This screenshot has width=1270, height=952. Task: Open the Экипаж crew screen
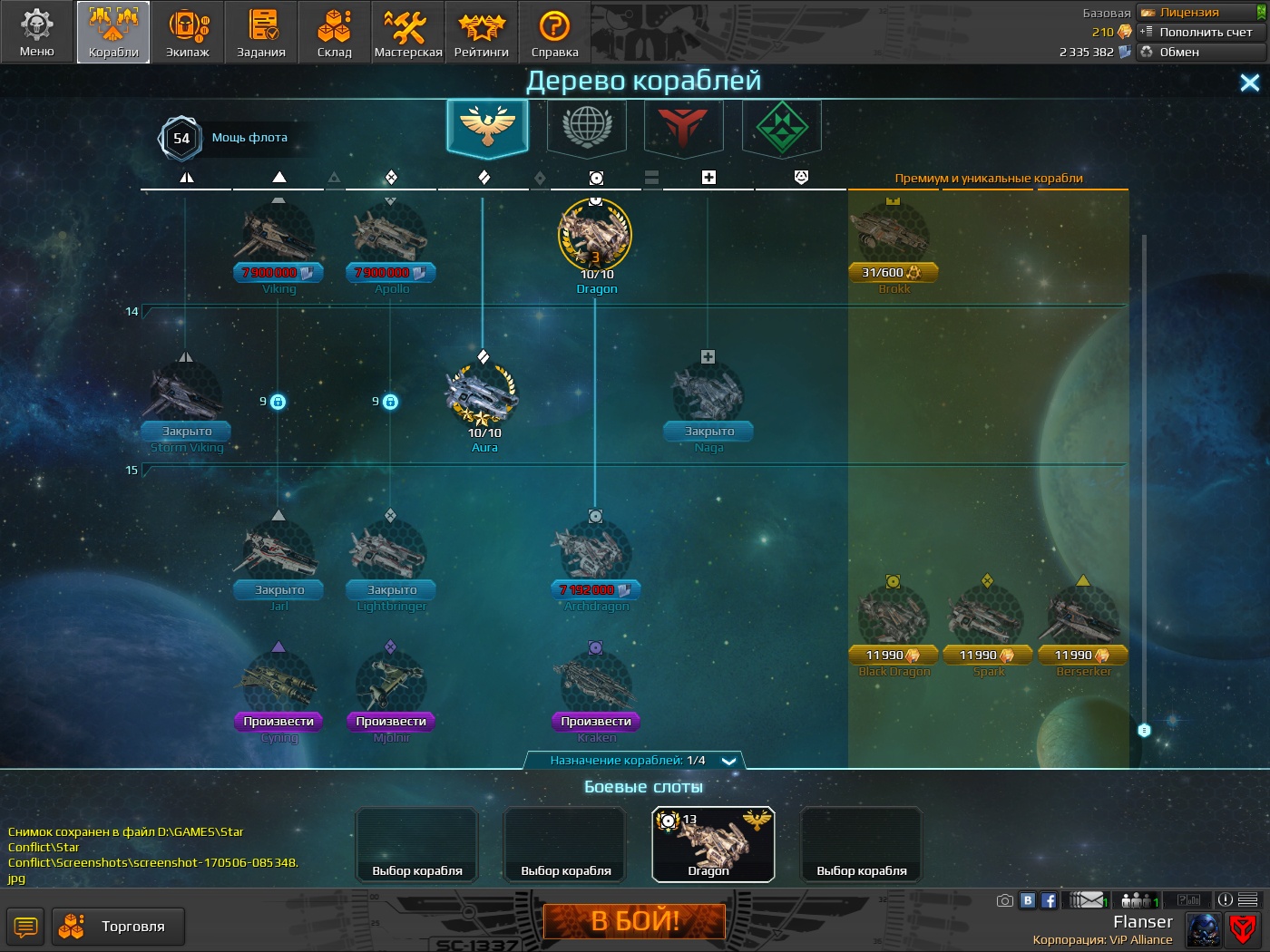point(188,33)
